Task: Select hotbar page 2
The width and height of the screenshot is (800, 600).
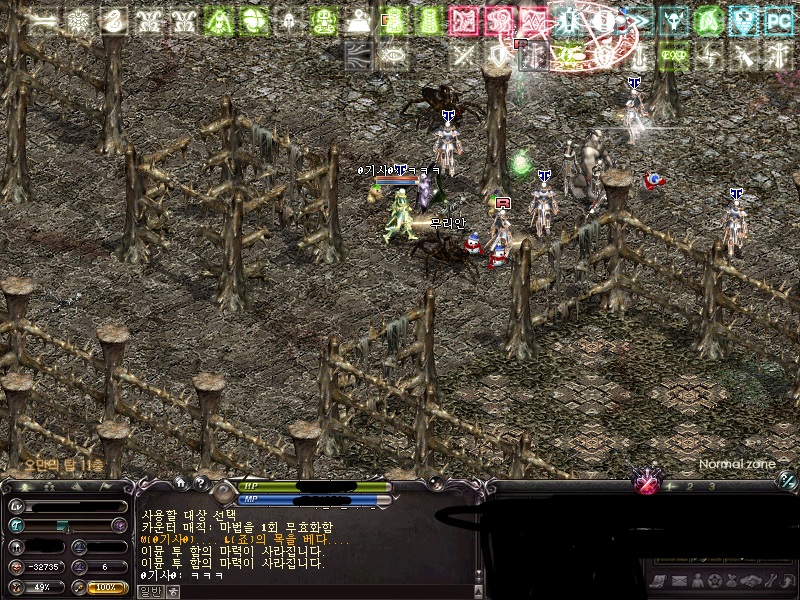Action: pos(688,486)
